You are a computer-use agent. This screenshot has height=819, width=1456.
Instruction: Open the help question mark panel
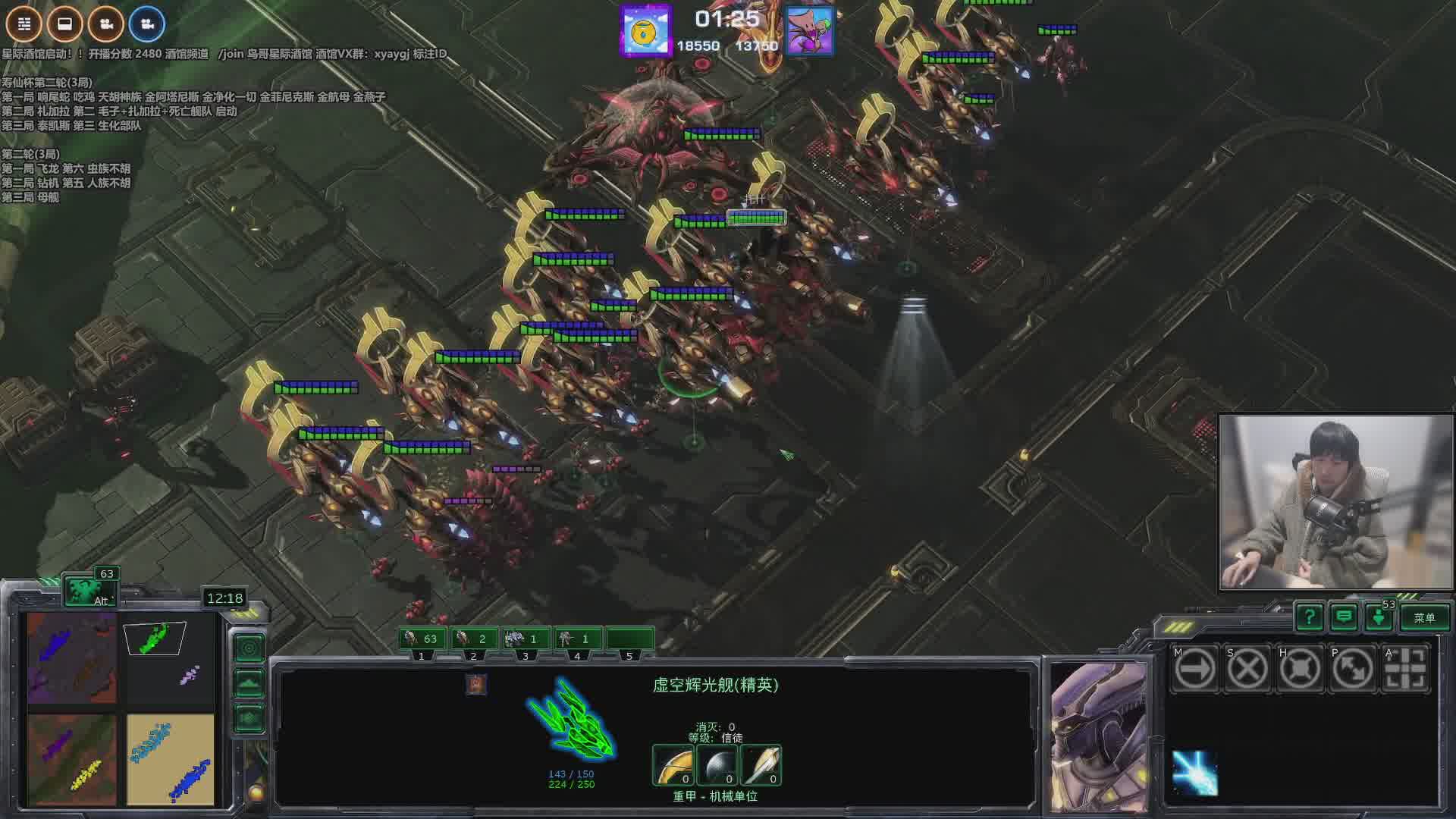click(1310, 618)
